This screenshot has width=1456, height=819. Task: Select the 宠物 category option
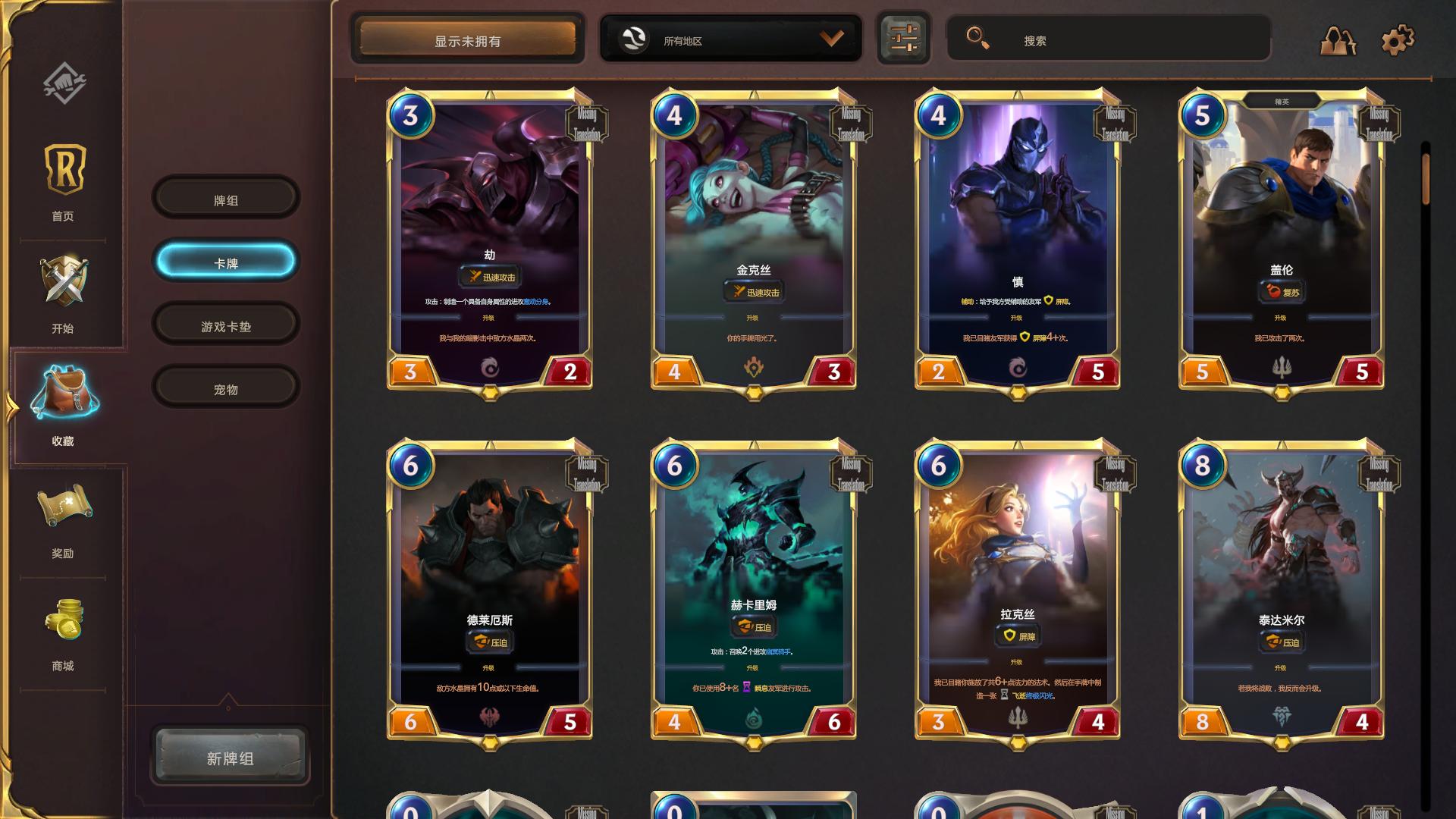[224, 387]
